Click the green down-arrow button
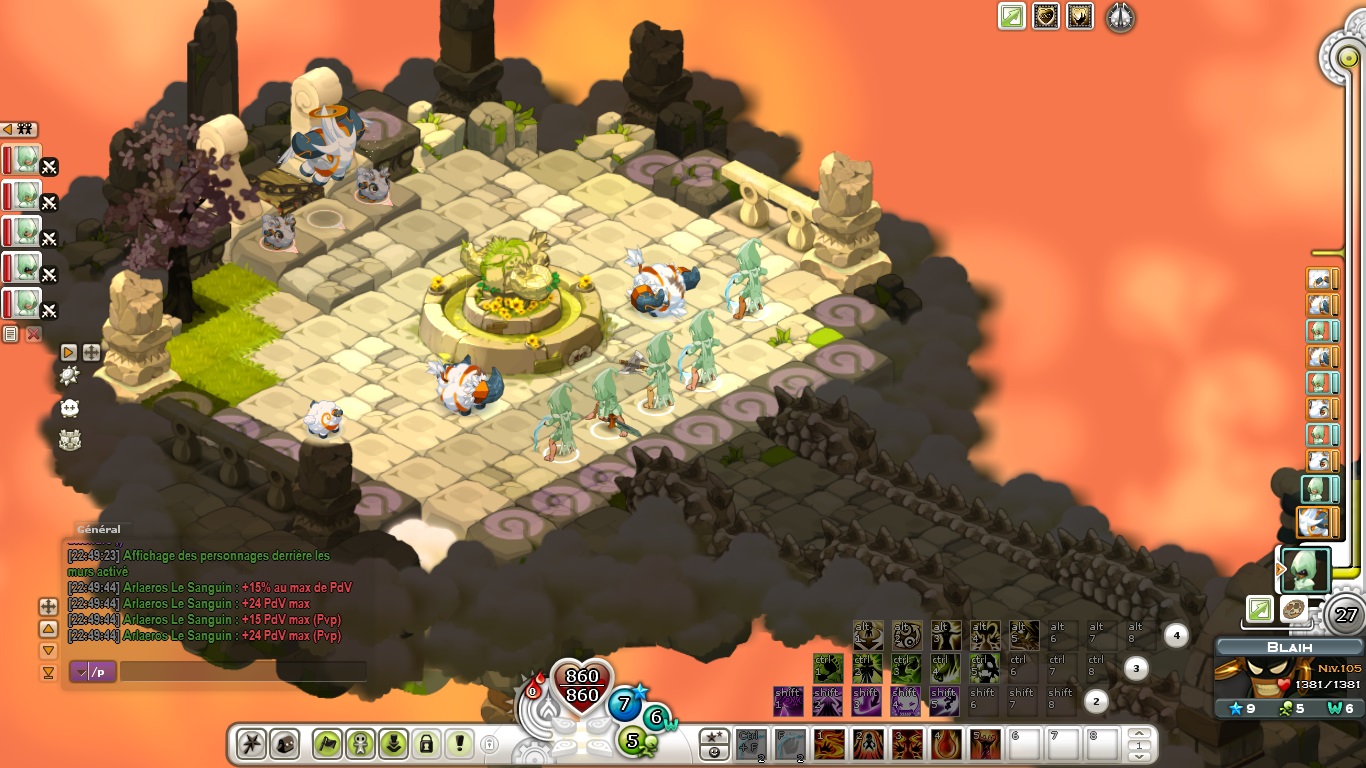Screen dimensions: 1366x768 (393, 744)
